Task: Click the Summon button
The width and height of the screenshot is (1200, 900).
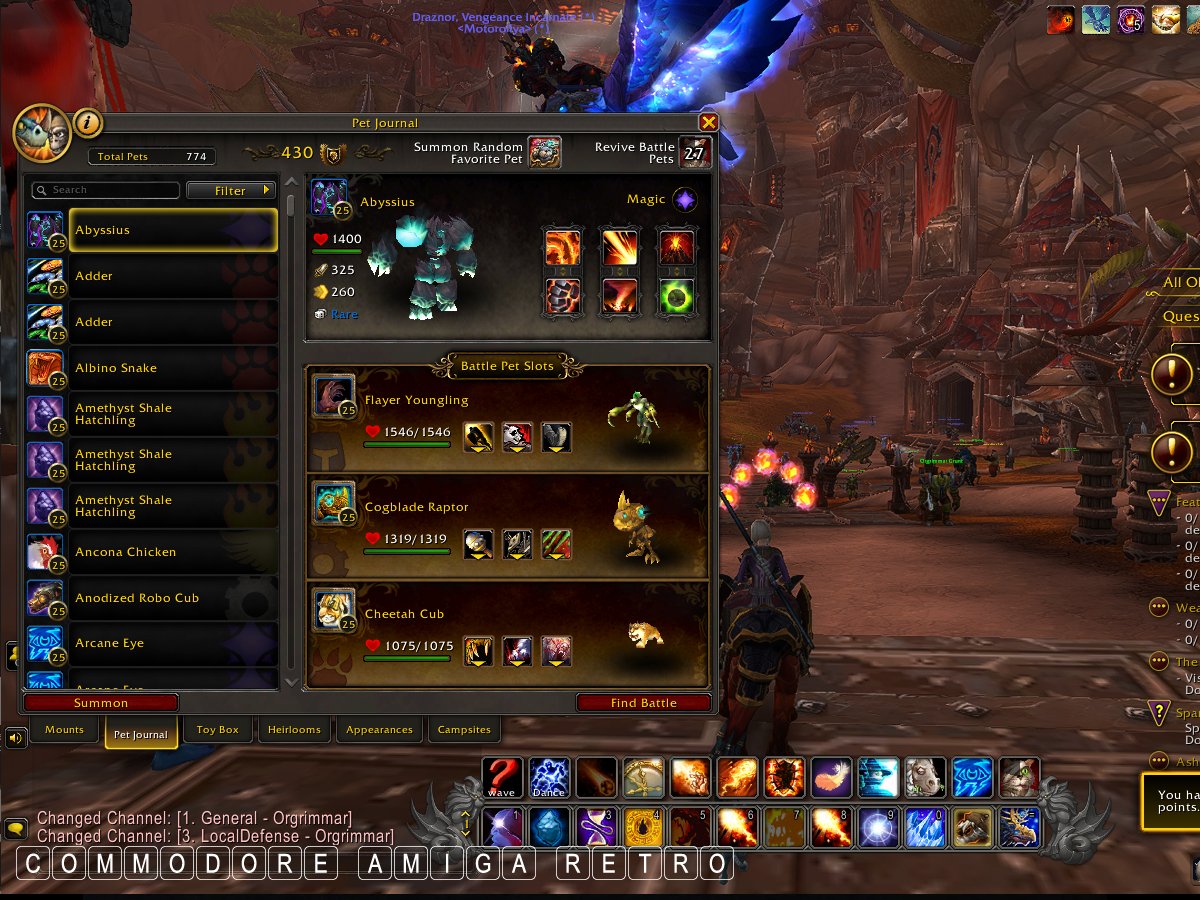Action: point(101,703)
